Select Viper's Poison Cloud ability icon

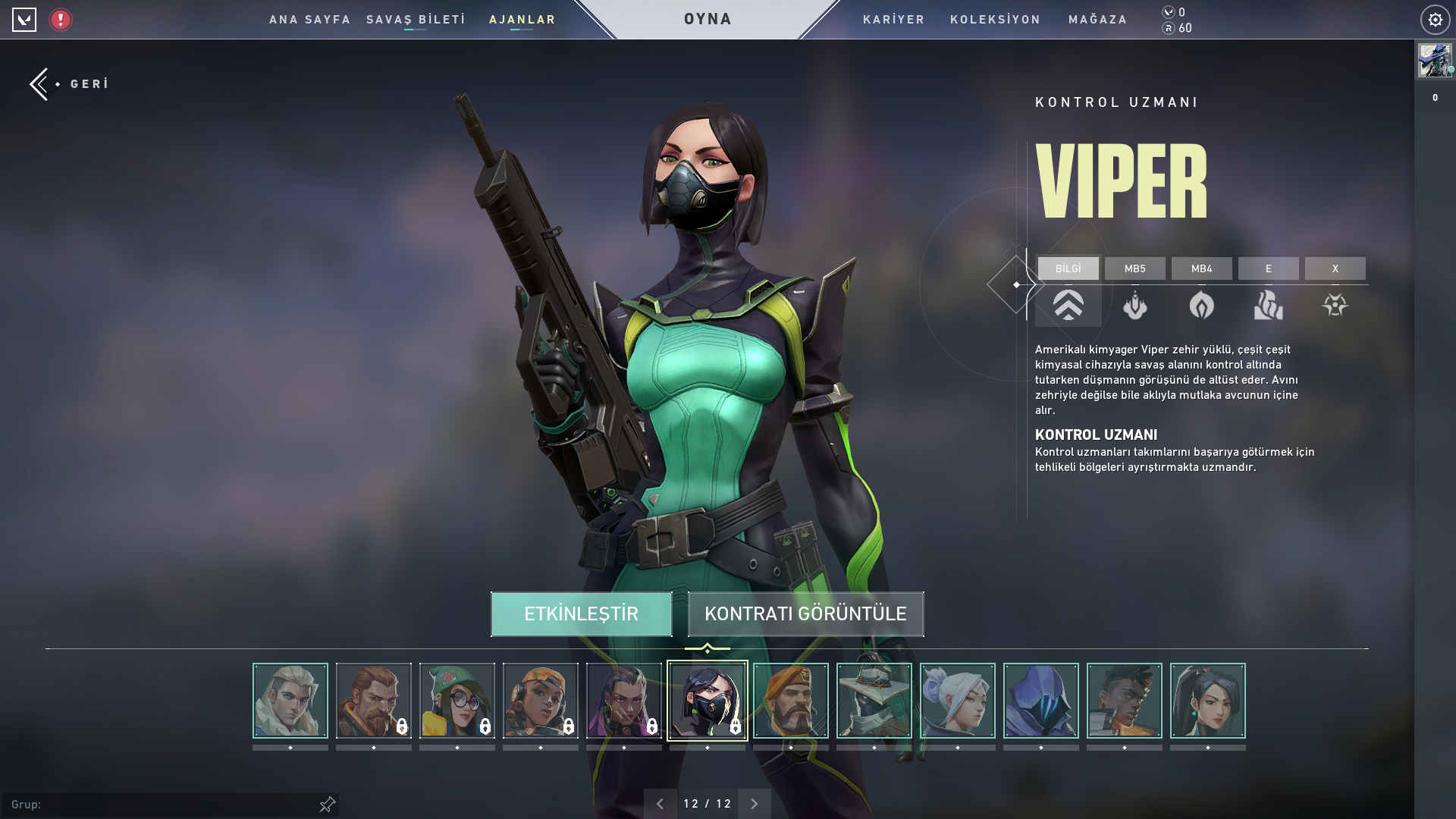click(x=1202, y=306)
